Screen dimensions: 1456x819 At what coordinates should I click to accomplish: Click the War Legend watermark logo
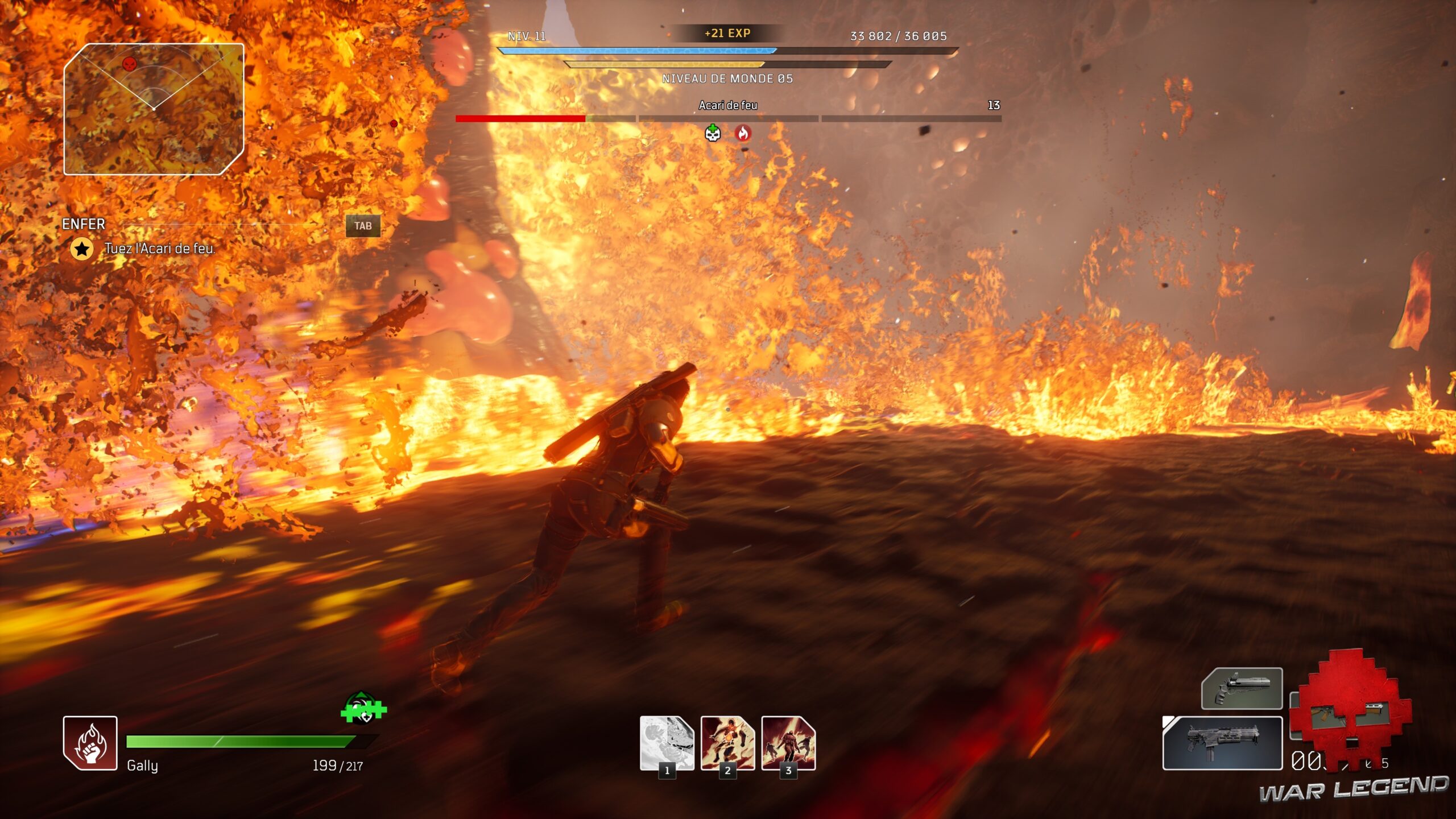(x=1352, y=788)
